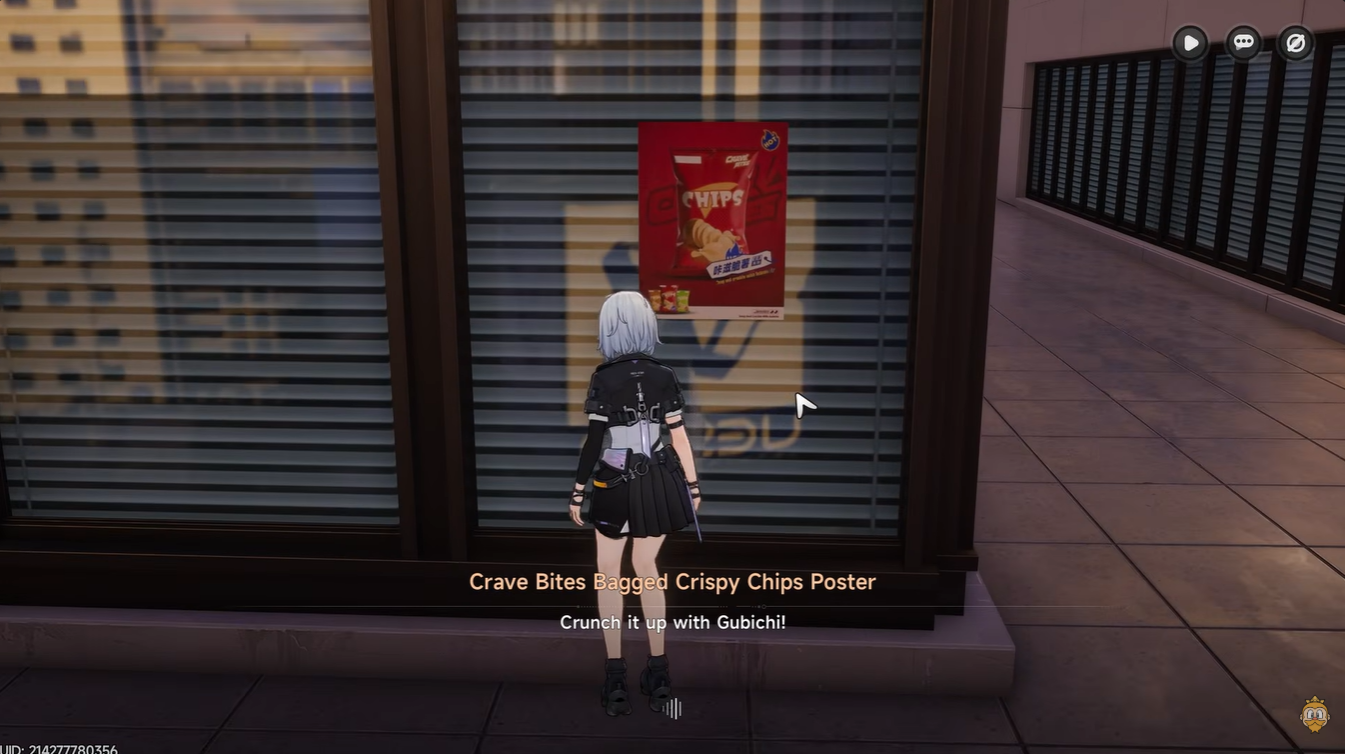This screenshot has height=754, width=1345.
Task: Click the Crave Bites chips poster
Action: click(x=710, y=220)
